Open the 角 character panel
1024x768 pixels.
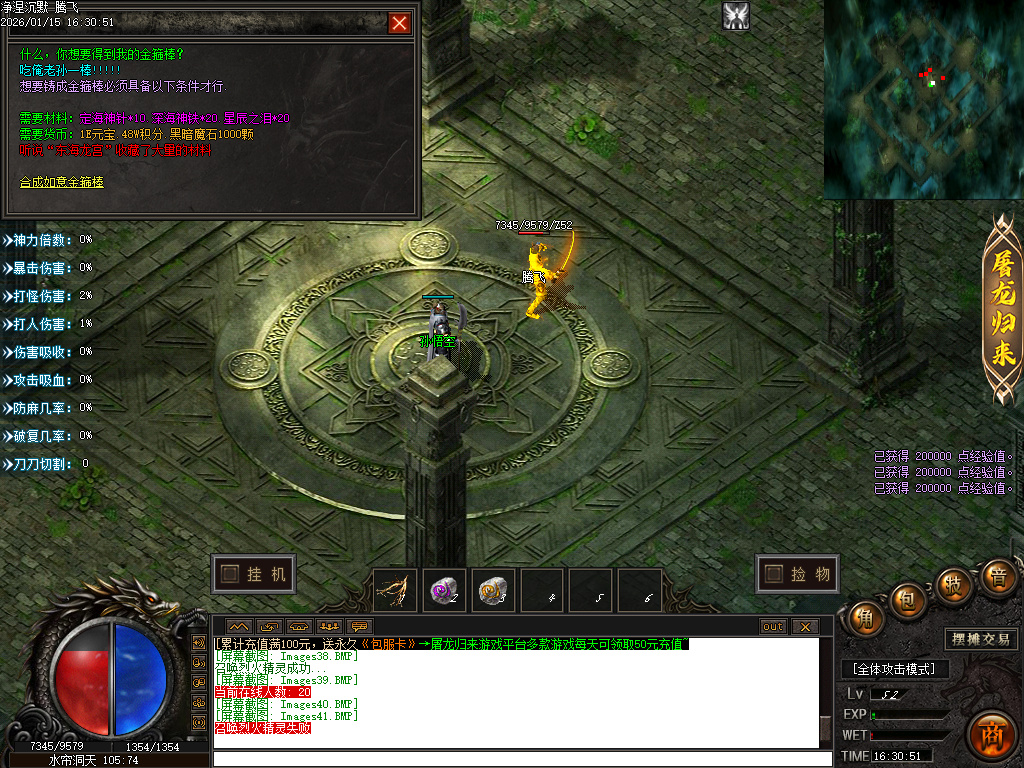point(866,619)
